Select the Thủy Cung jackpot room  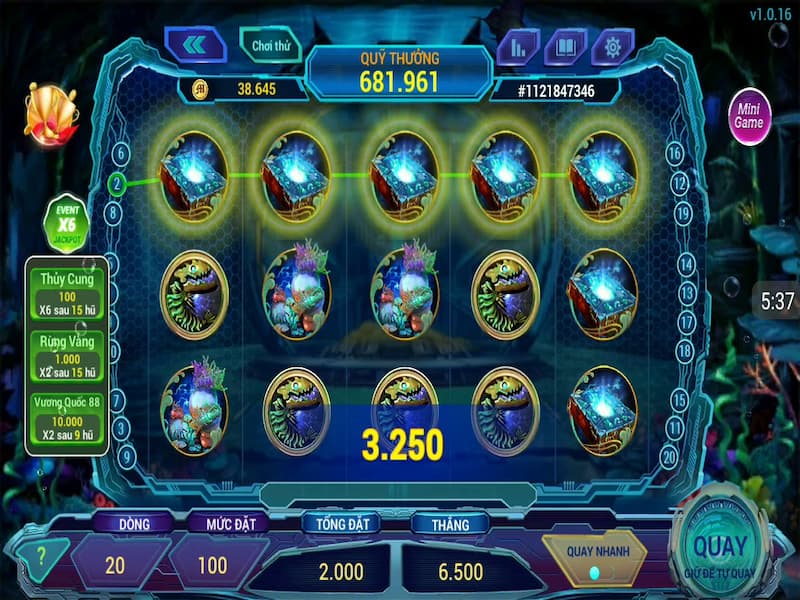click(67, 290)
